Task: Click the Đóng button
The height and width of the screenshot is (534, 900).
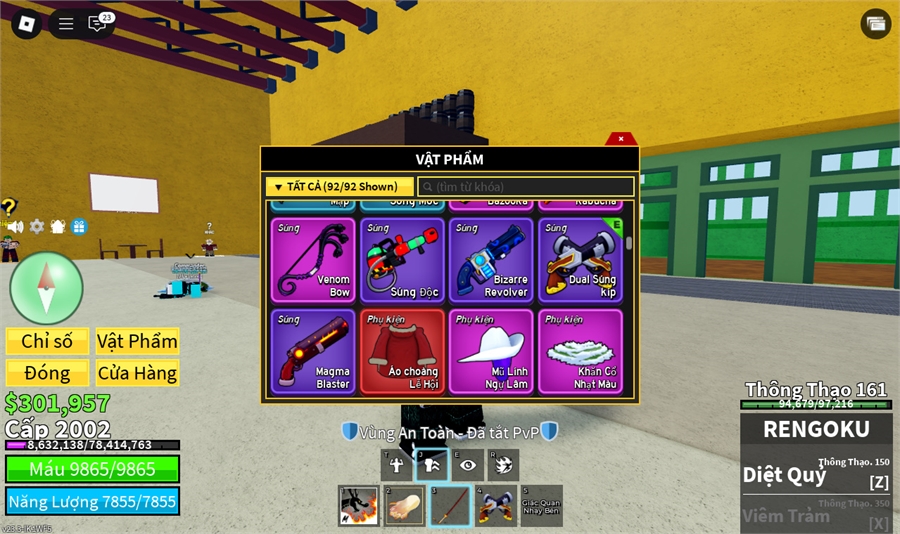Action: coord(47,373)
